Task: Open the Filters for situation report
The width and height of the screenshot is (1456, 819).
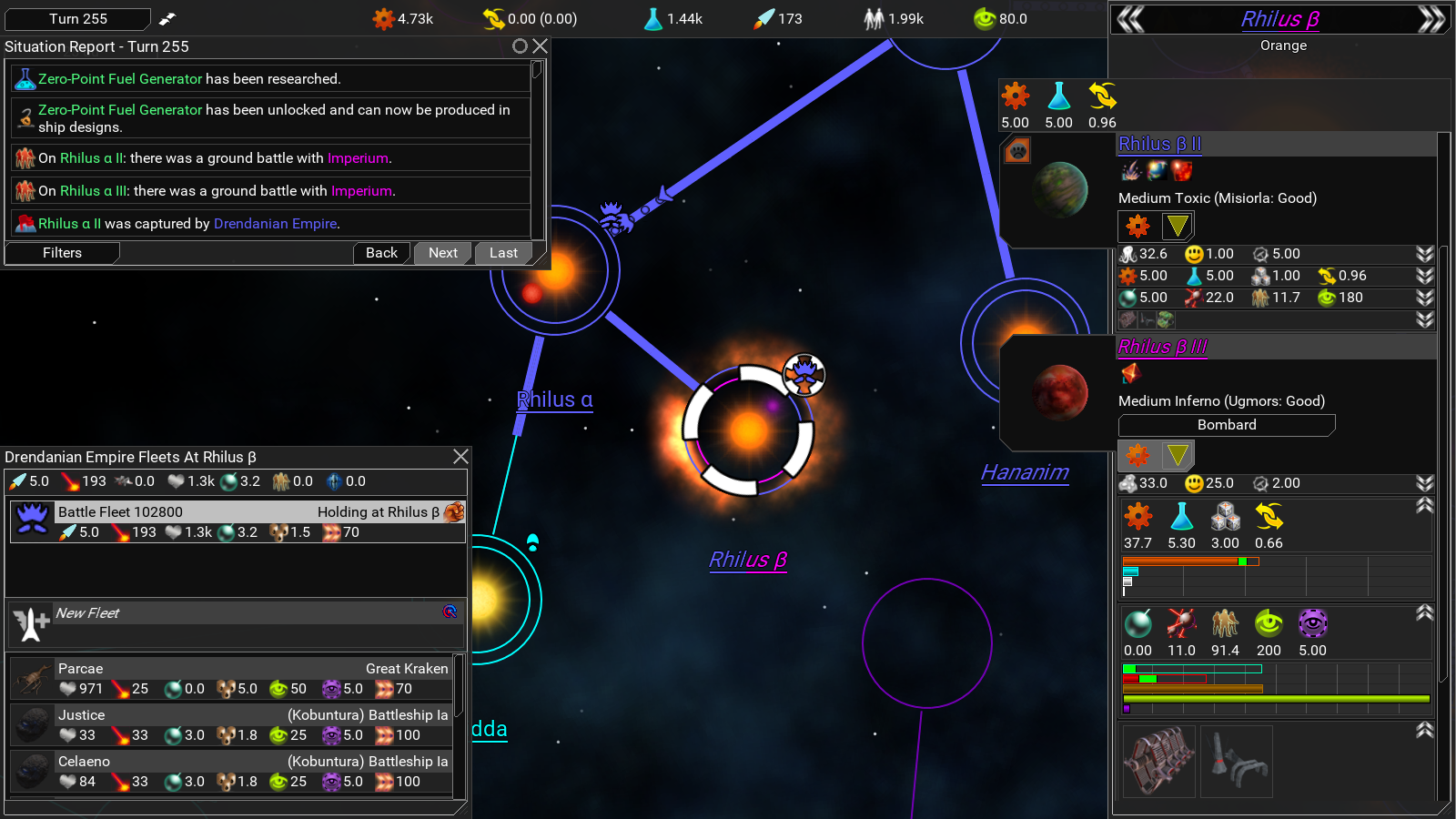Action: click(62, 253)
